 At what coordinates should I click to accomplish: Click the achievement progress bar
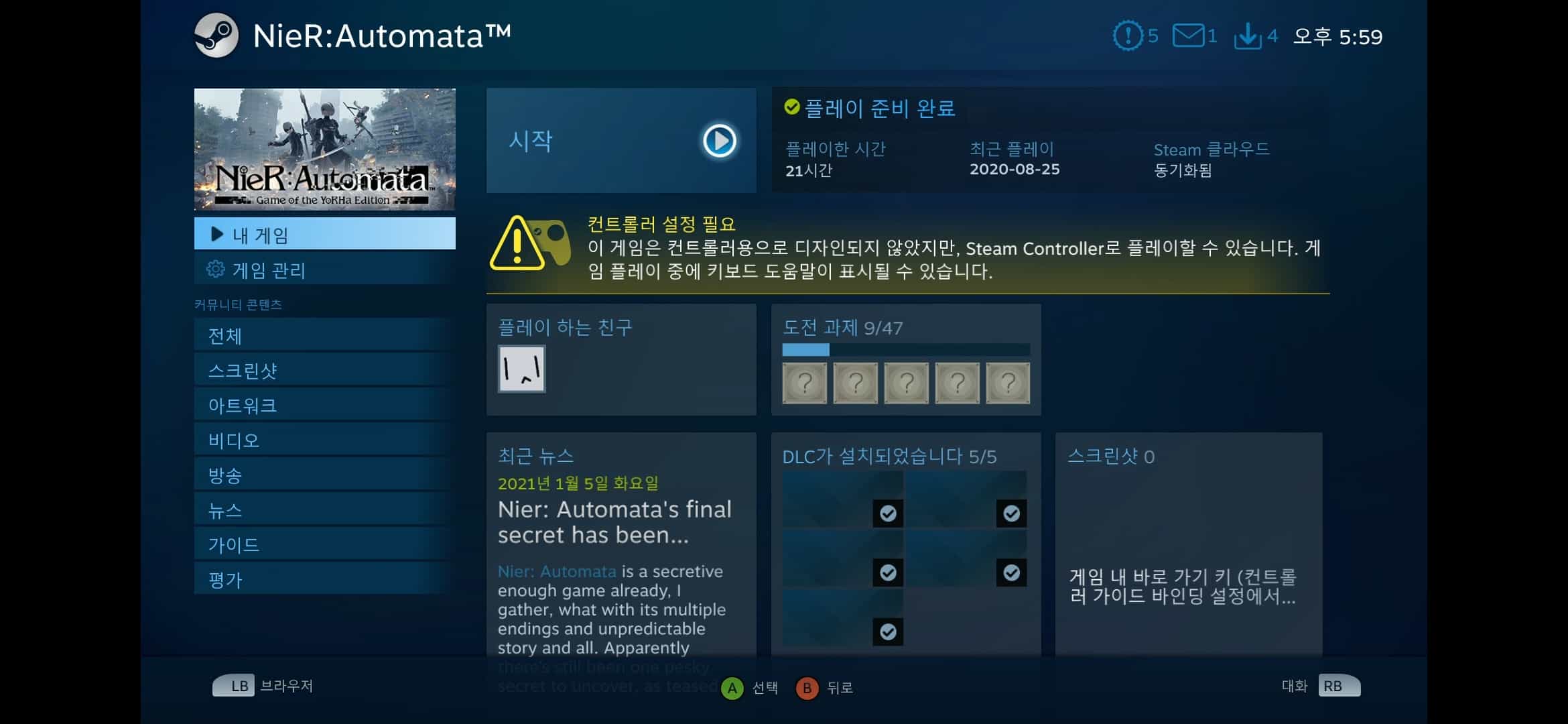coord(905,349)
